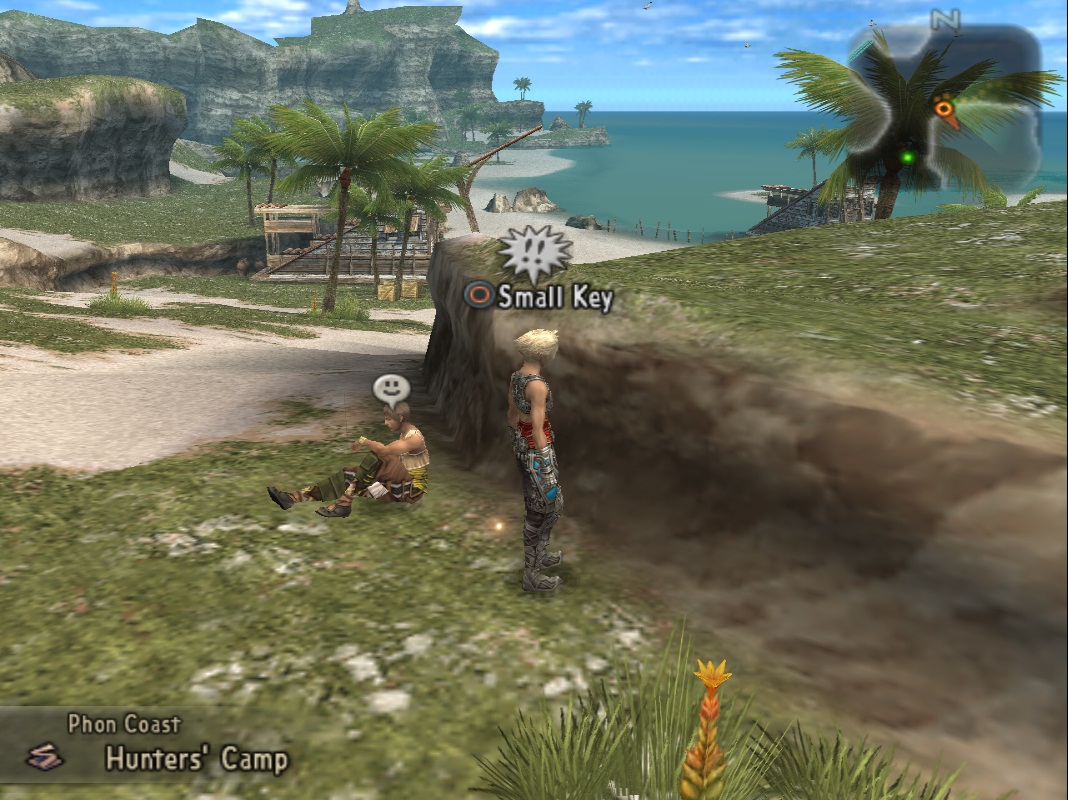
Task: Activate the exclamation burst marker
Action: pos(534,254)
